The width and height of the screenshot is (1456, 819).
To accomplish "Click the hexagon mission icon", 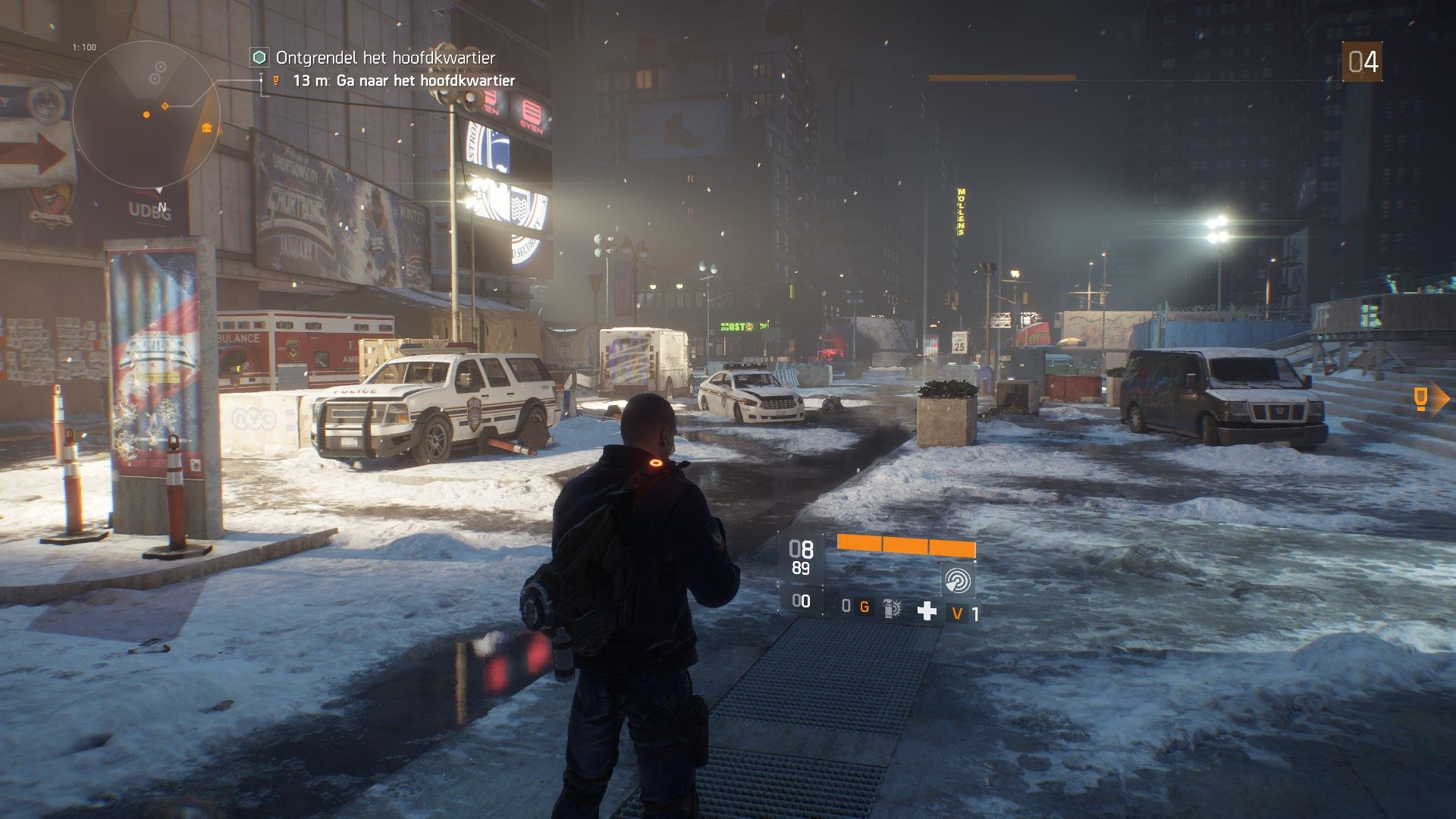I will click(259, 58).
